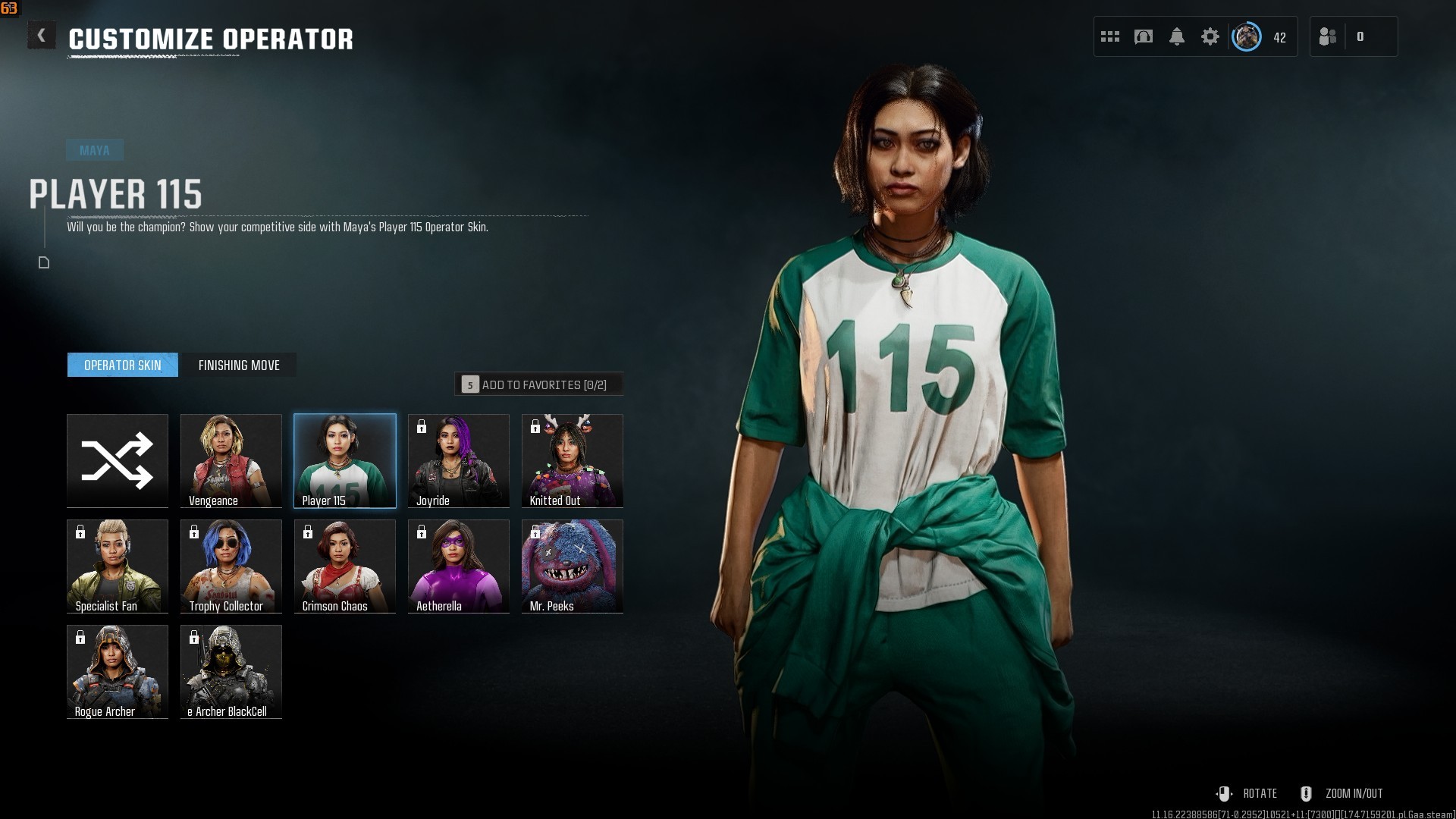Equip the Mr. Peeks skin
Viewport: 1456px width, 819px height.
coord(573,566)
